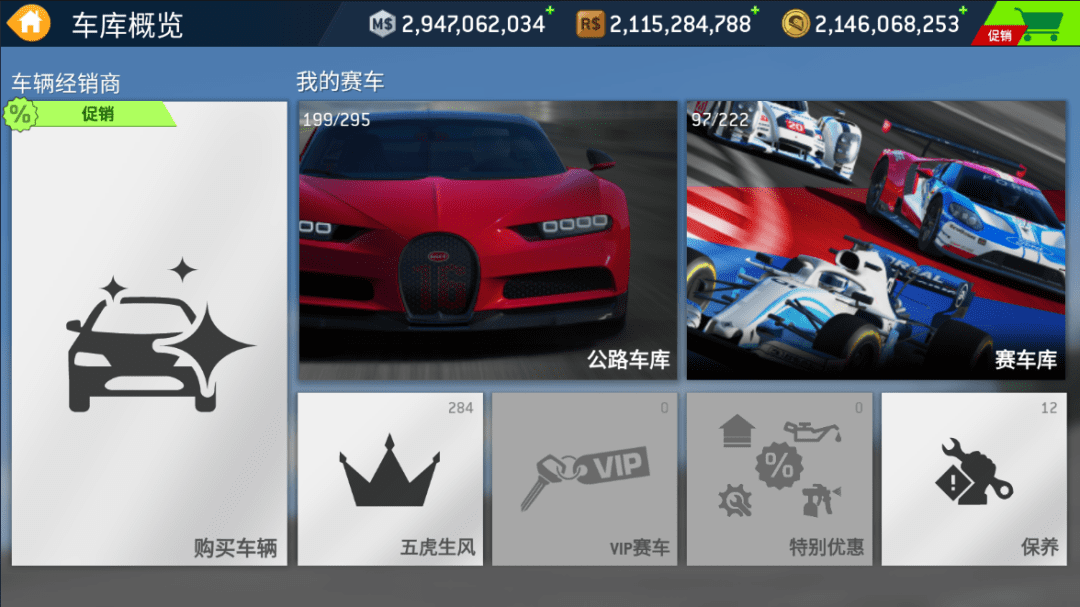This screenshot has height=607, width=1080.
Task: Open the VIP赛车 tile
Action: (584, 479)
